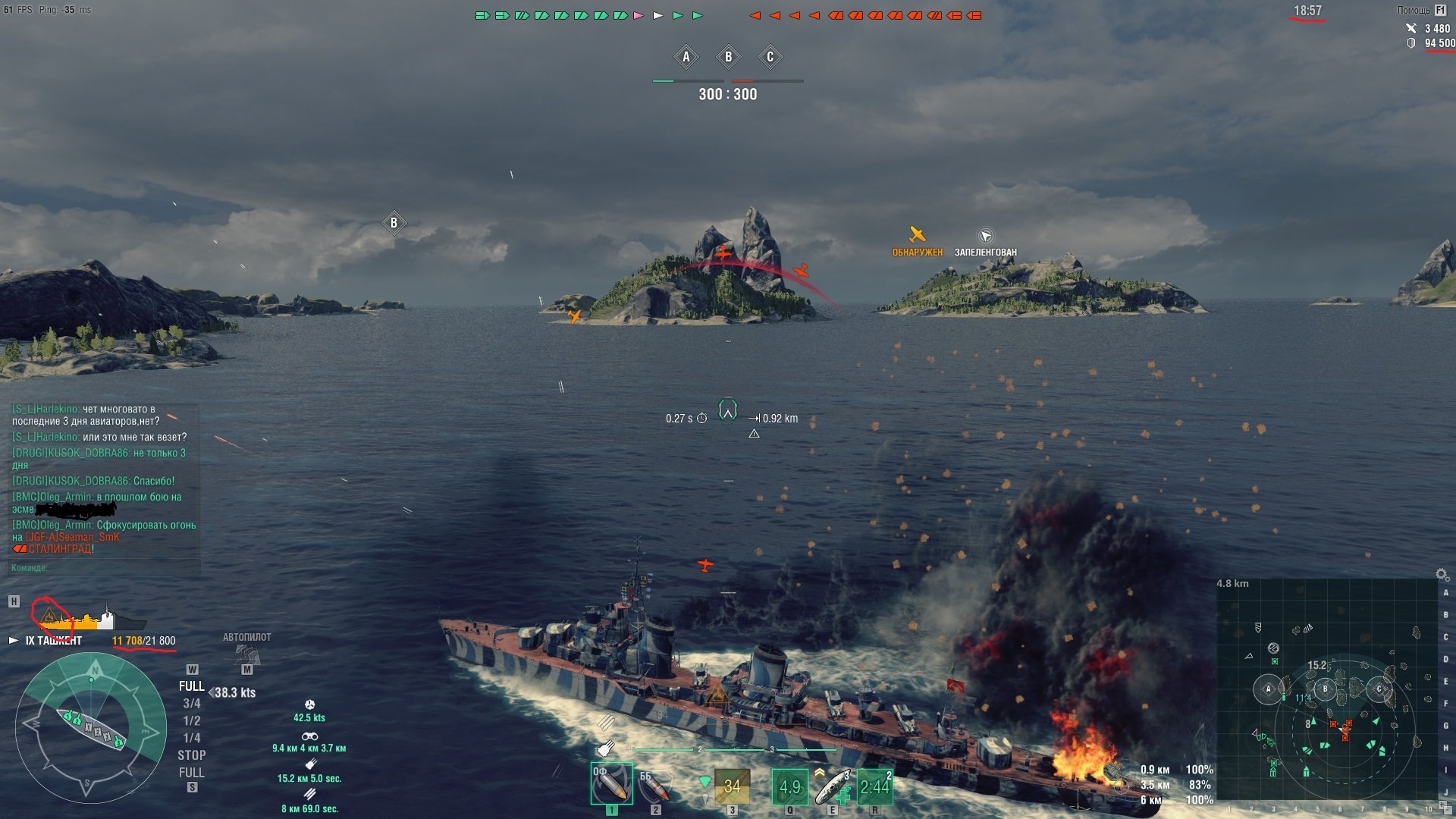
Task: Select the ОФ high-explosive shell
Action: (x=611, y=784)
